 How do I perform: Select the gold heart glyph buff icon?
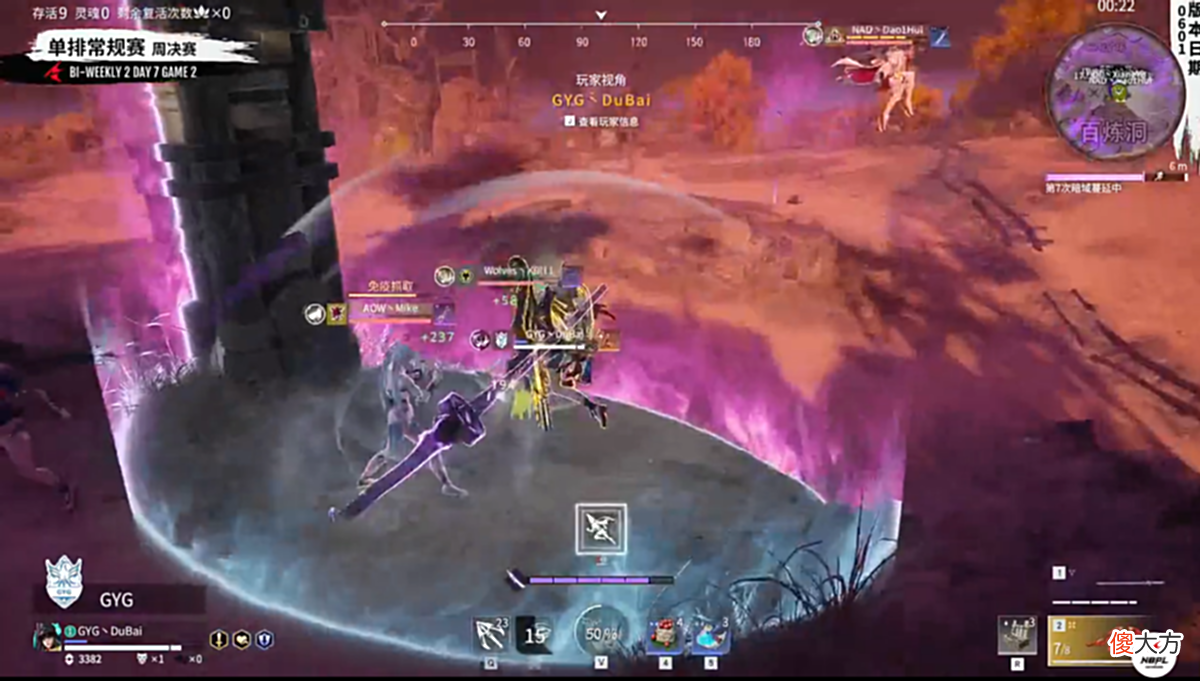click(x=242, y=639)
